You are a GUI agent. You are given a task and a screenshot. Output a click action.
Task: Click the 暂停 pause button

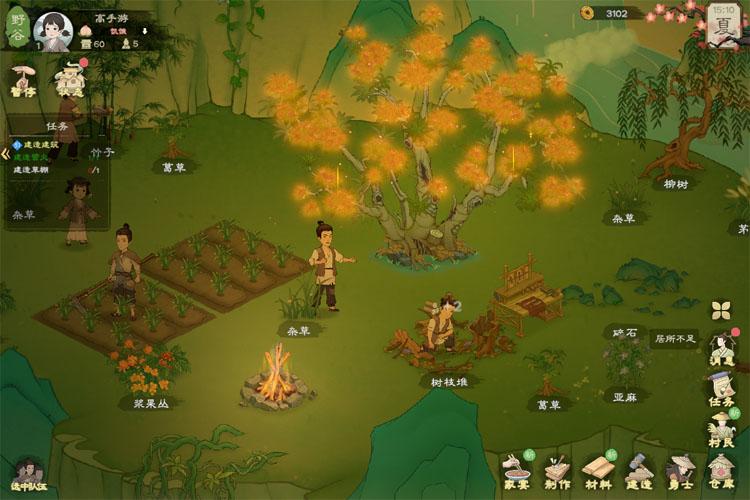(x=21, y=80)
